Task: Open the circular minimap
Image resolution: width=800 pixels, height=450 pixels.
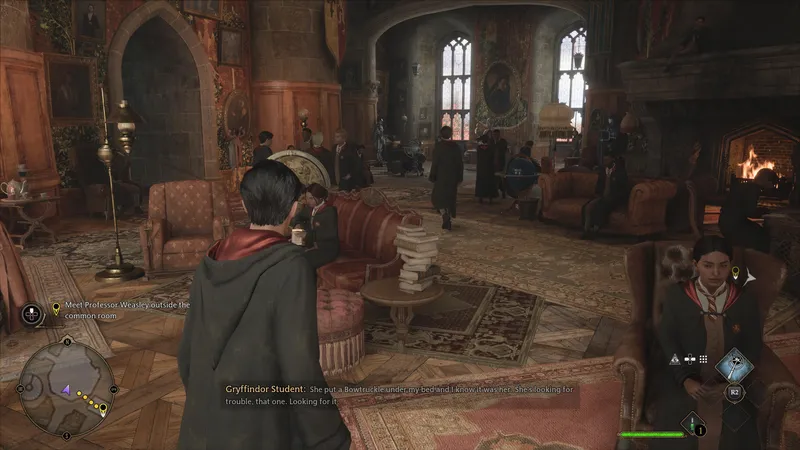Action: click(67, 388)
